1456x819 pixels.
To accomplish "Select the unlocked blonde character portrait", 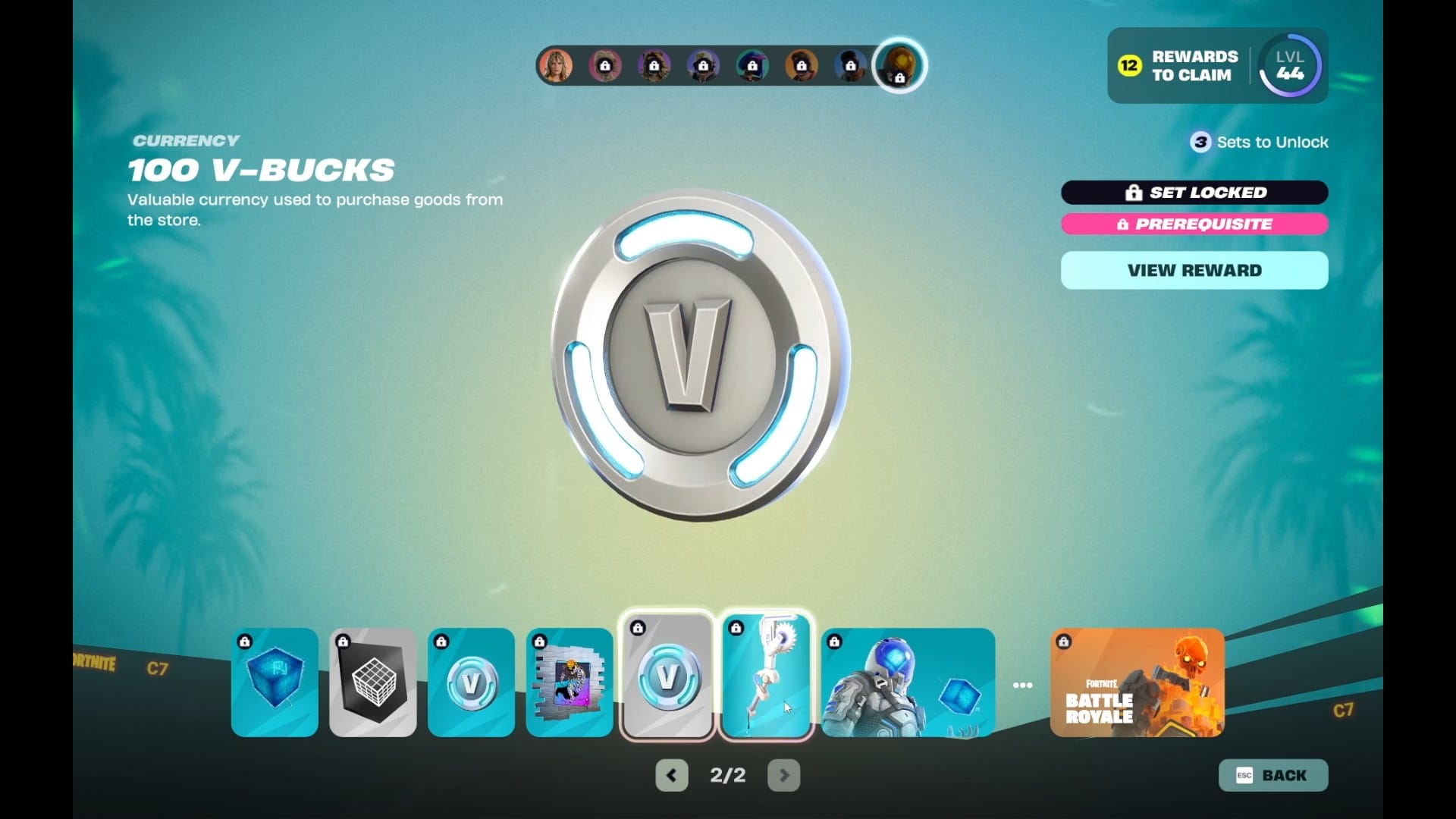I will (556, 66).
